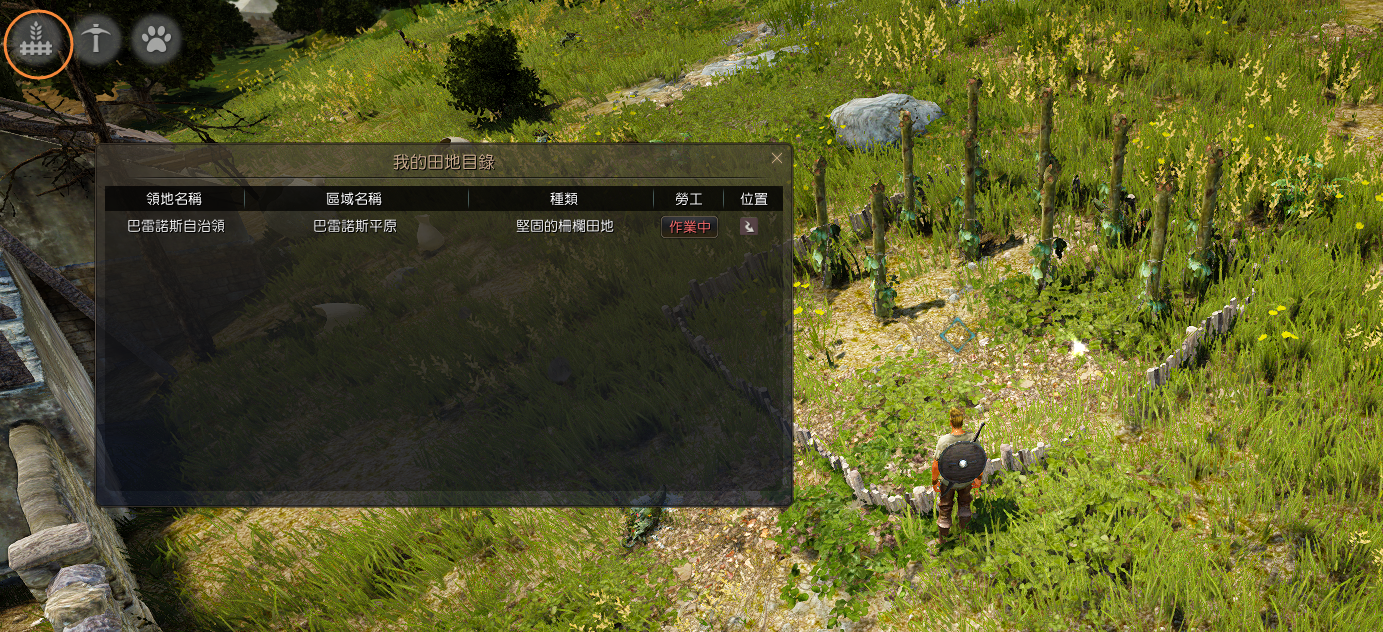This screenshot has height=632, width=1383.
Task: Select the 巴雷諾斯自治領 territory row entry
Action: (x=176, y=226)
